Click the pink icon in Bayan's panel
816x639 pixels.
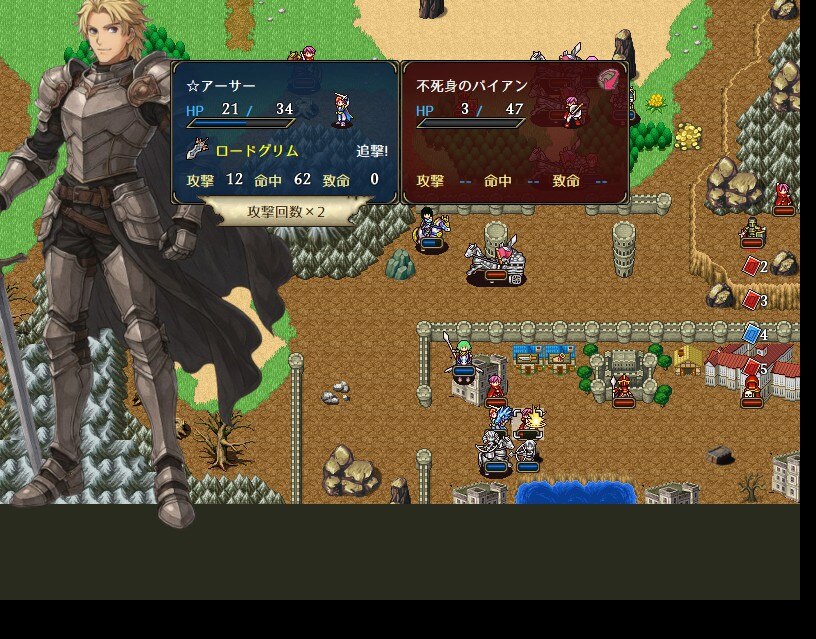pos(610,80)
